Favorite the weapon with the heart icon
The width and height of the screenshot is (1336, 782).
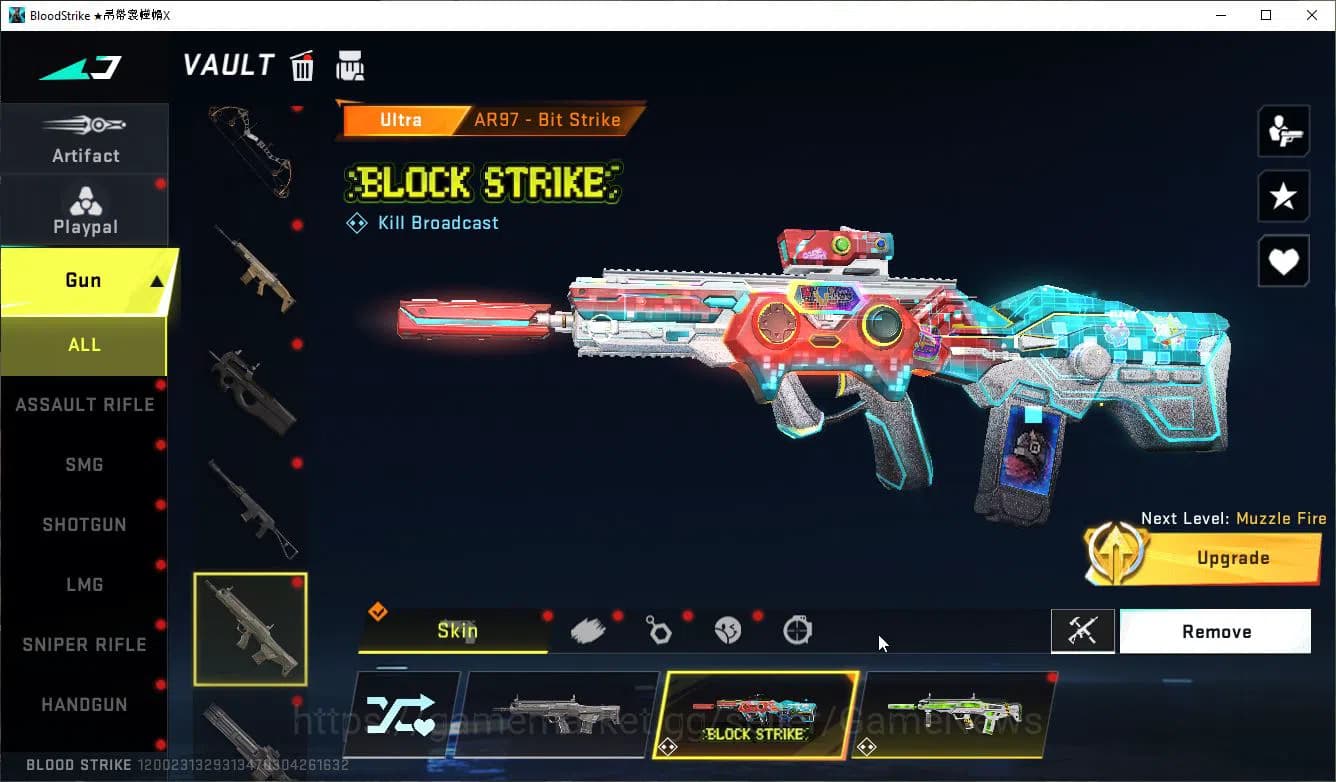coord(1283,261)
